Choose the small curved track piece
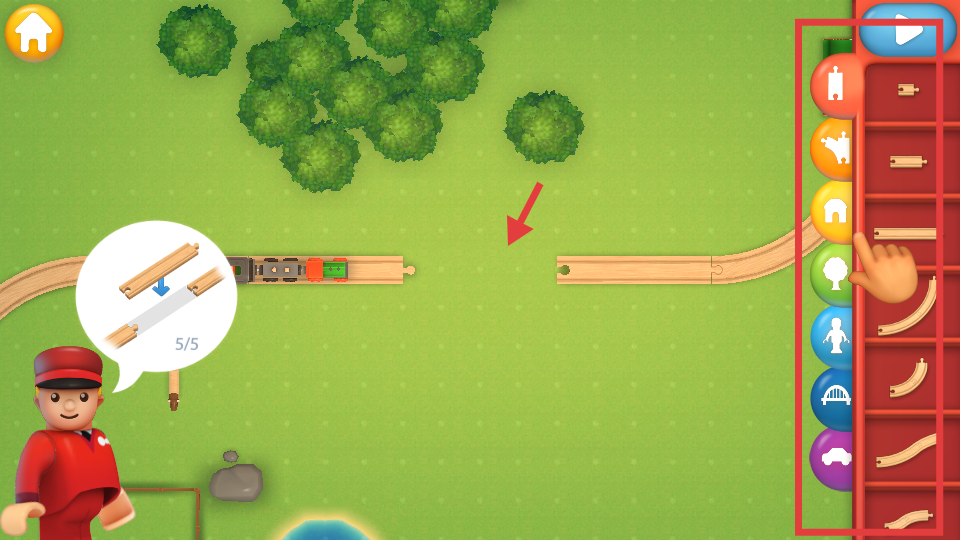This screenshot has height=540, width=960. point(908,377)
